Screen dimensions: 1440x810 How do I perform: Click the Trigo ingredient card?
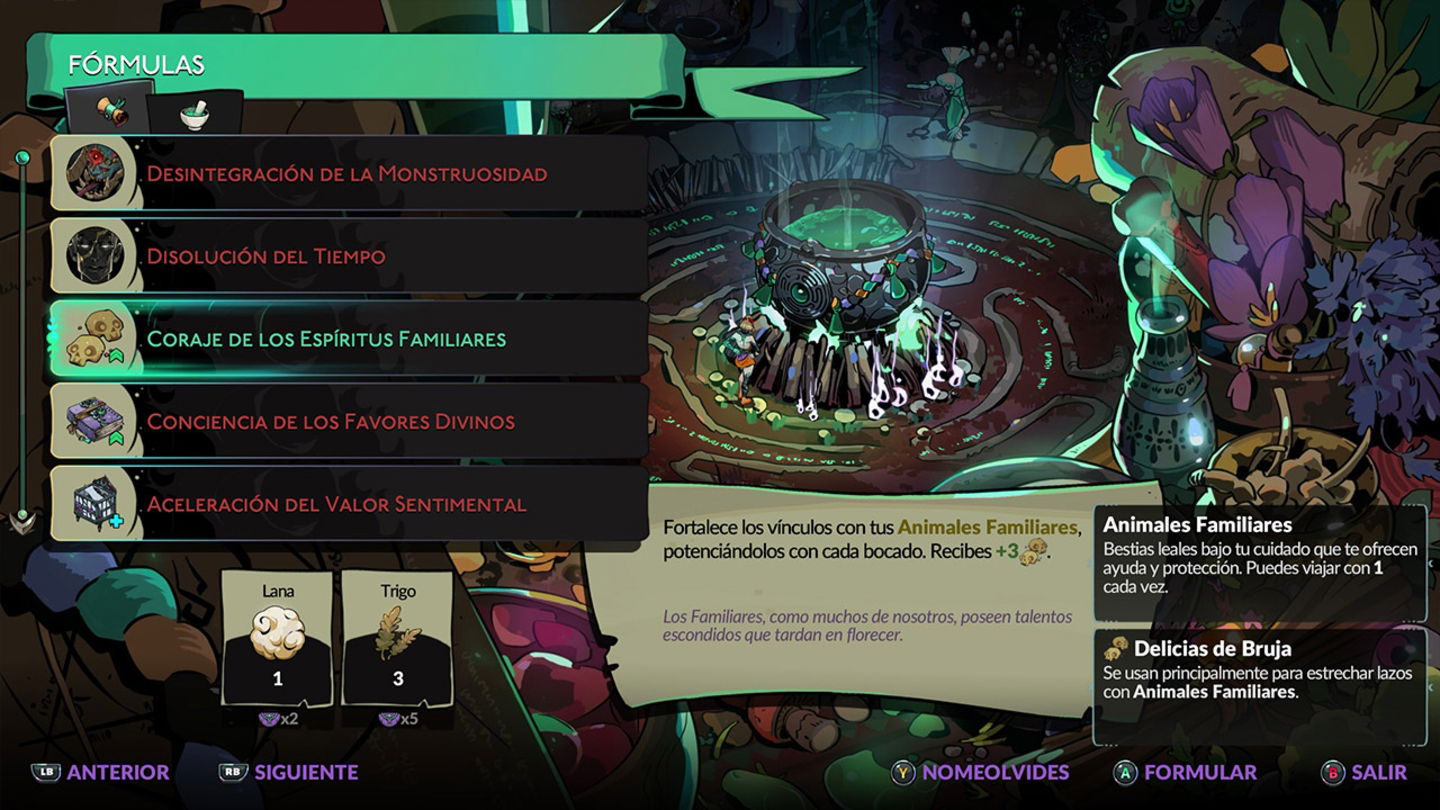point(397,638)
